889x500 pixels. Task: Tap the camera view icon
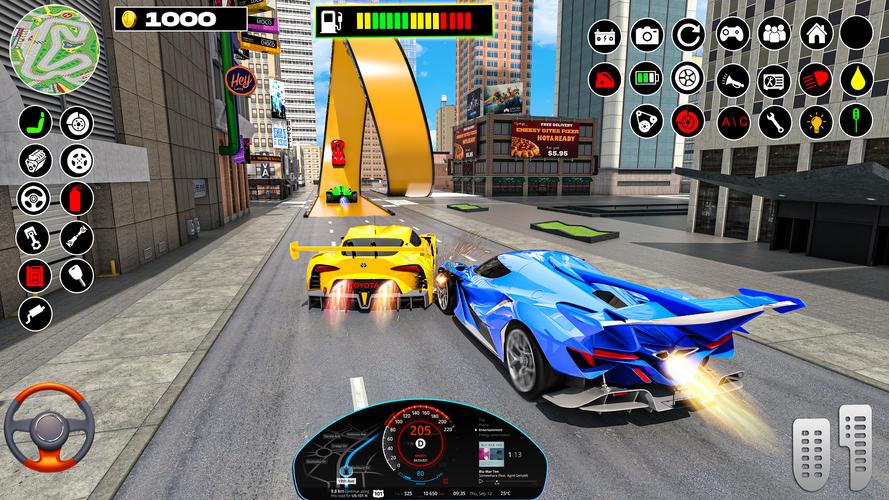646,34
